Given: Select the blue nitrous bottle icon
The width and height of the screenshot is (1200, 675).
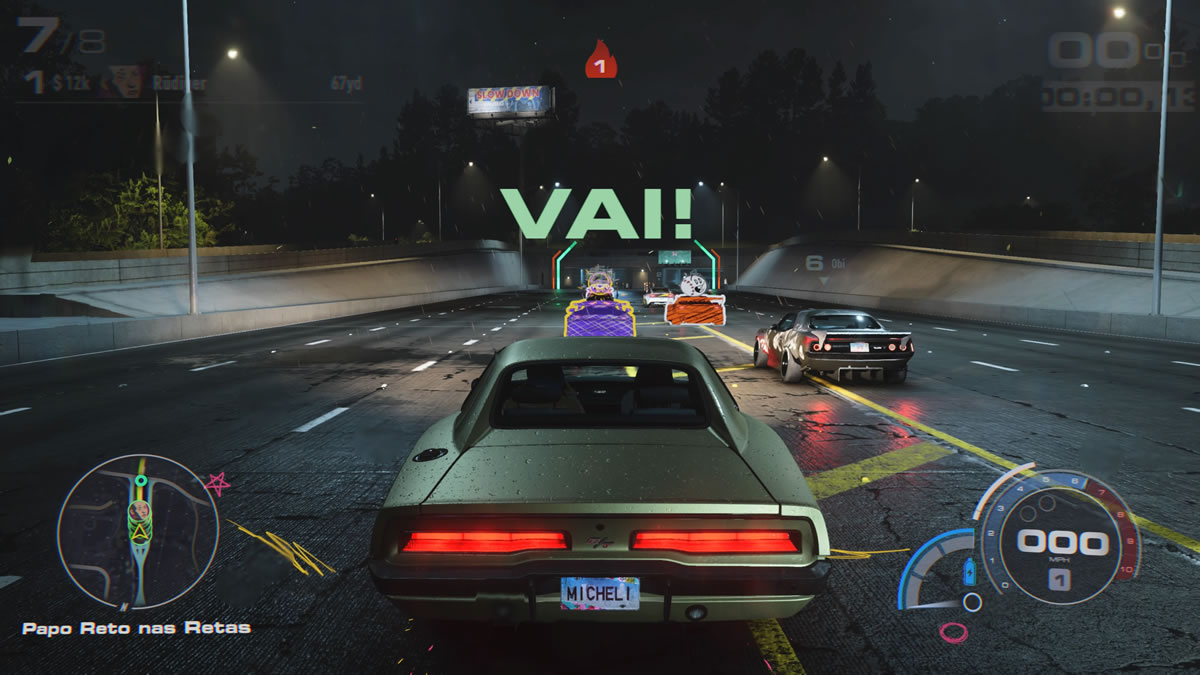Looking at the screenshot, I should 968,575.
